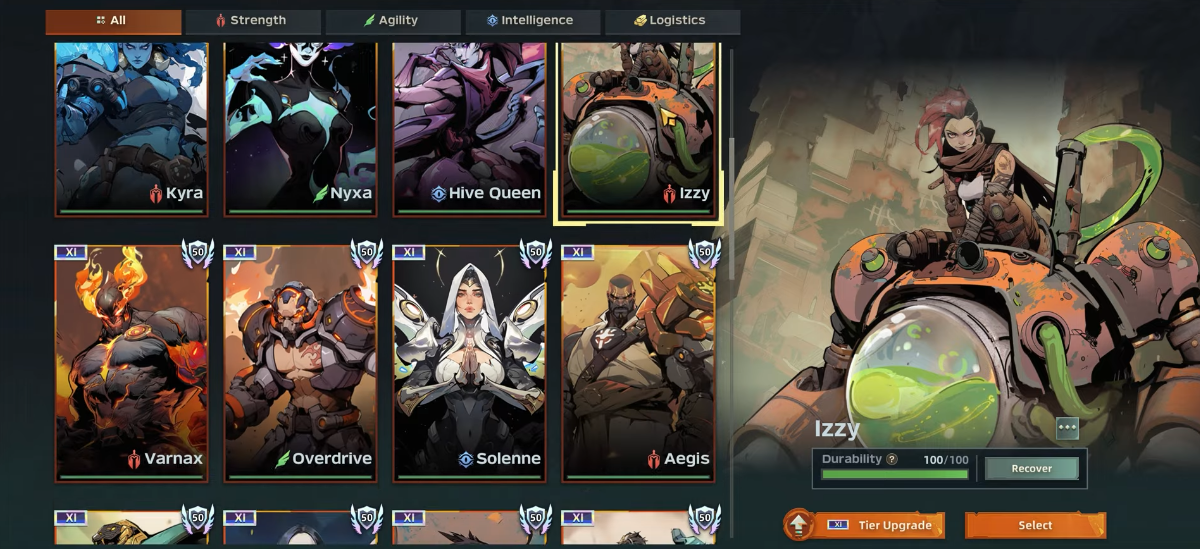Choose the Varnax hero card
1200x549 pixels.
pos(131,362)
